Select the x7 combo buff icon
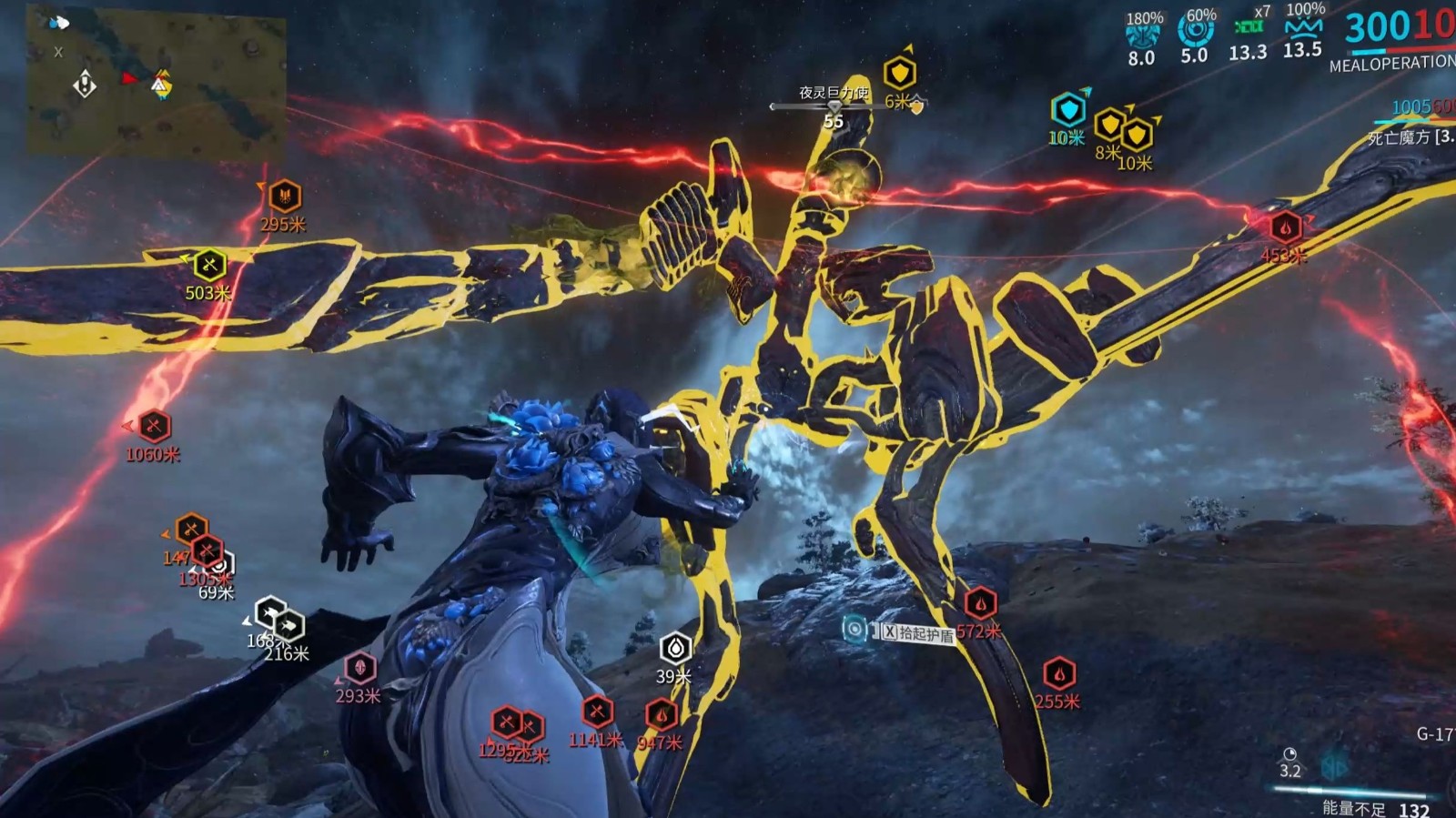This screenshot has width=1456, height=818. [x=1249, y=26]
